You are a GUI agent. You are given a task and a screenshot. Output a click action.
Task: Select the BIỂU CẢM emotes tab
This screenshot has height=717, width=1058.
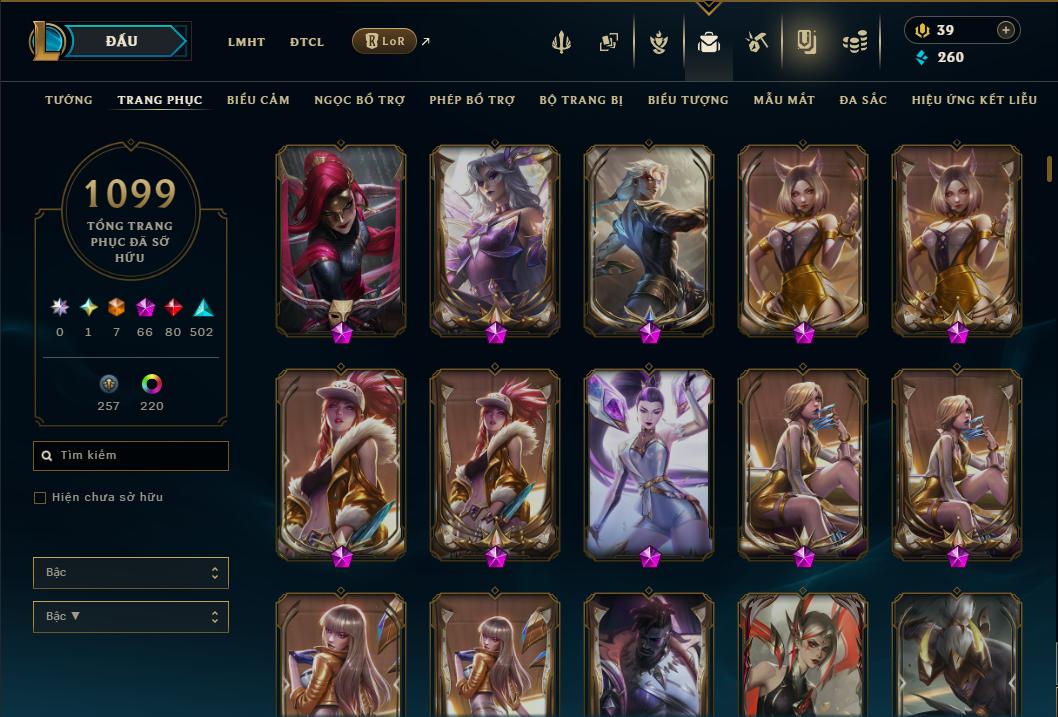[258, 100]
